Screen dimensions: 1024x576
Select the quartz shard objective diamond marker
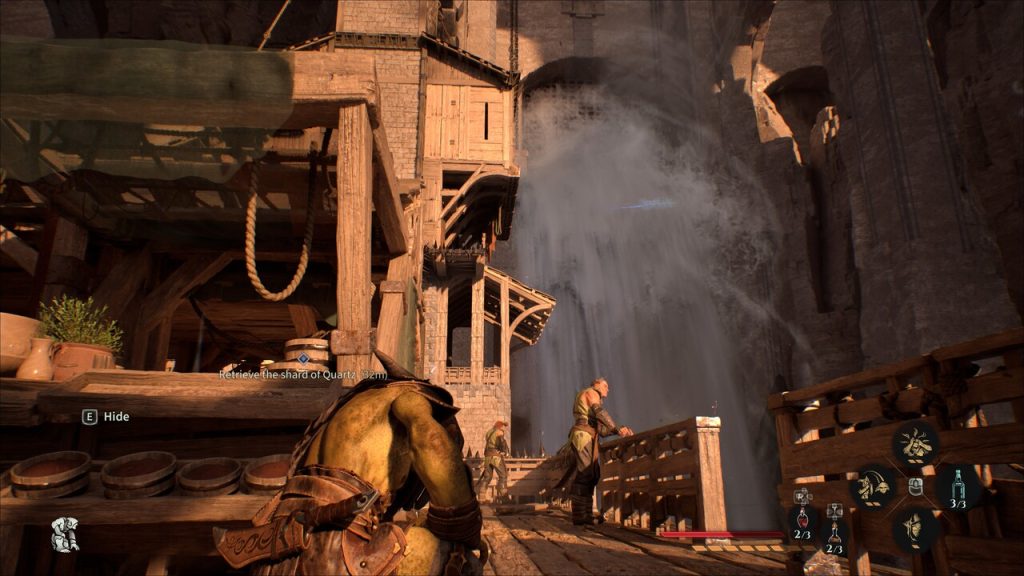[303, 357]
